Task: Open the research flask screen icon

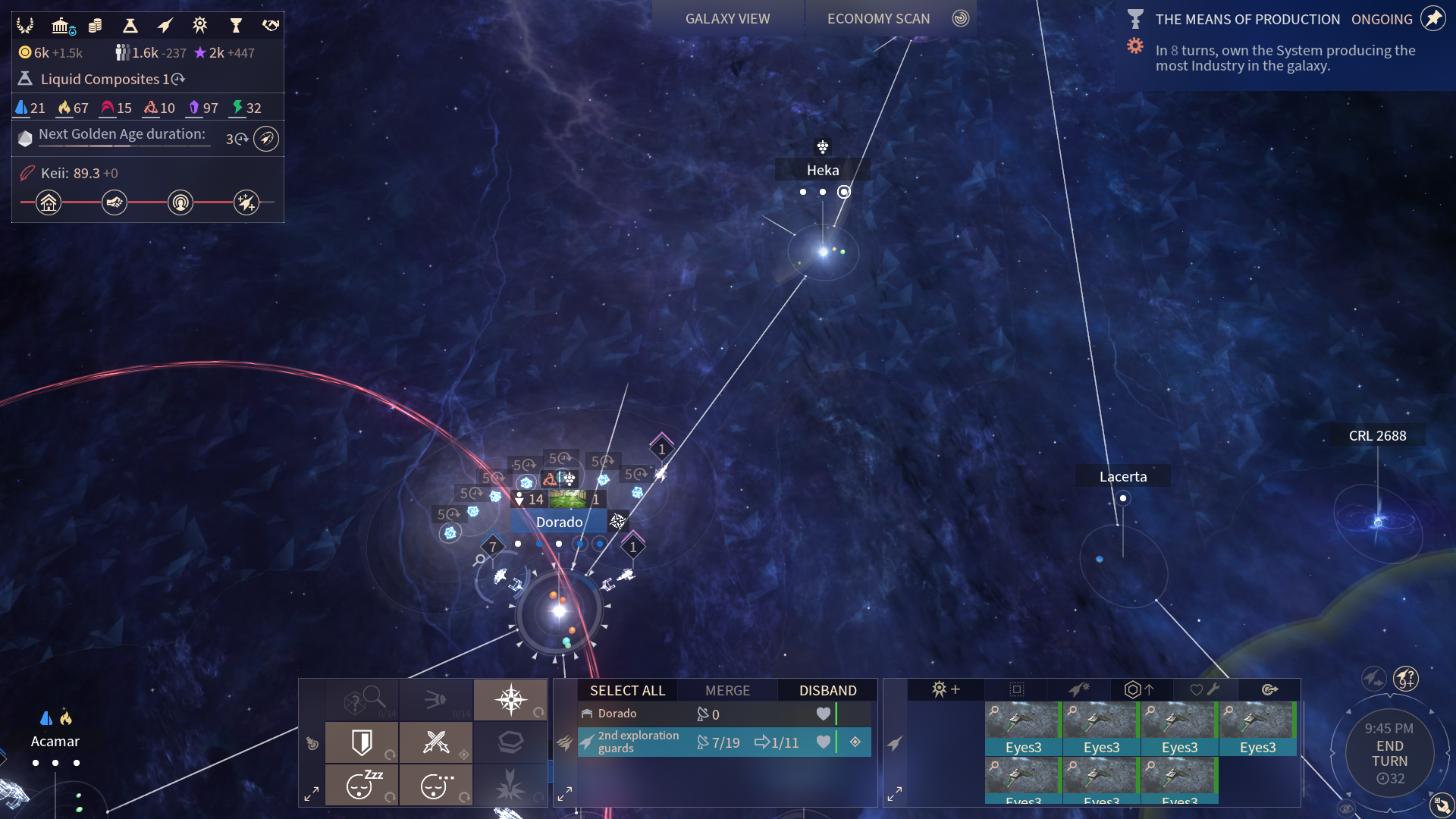Action: 130,26
